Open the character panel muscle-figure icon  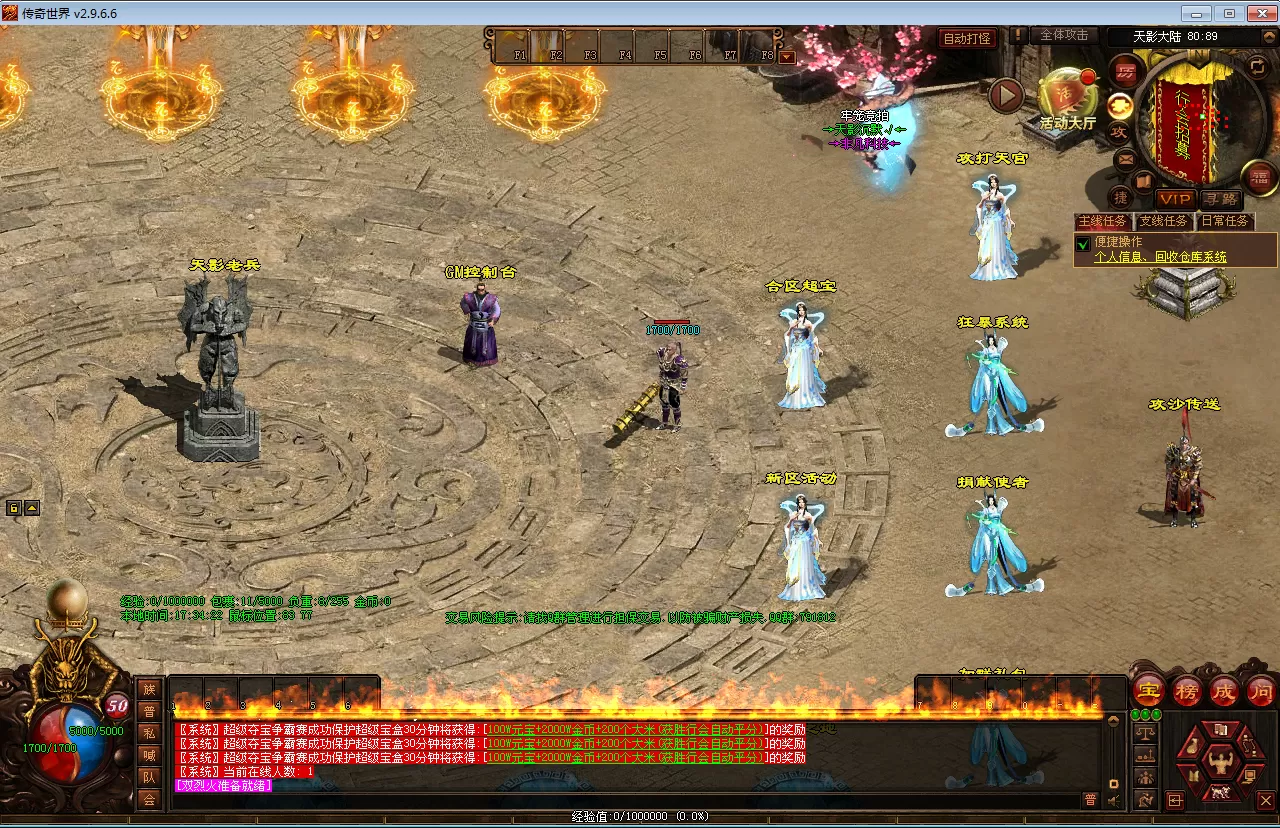click(x=1219, y=760)
